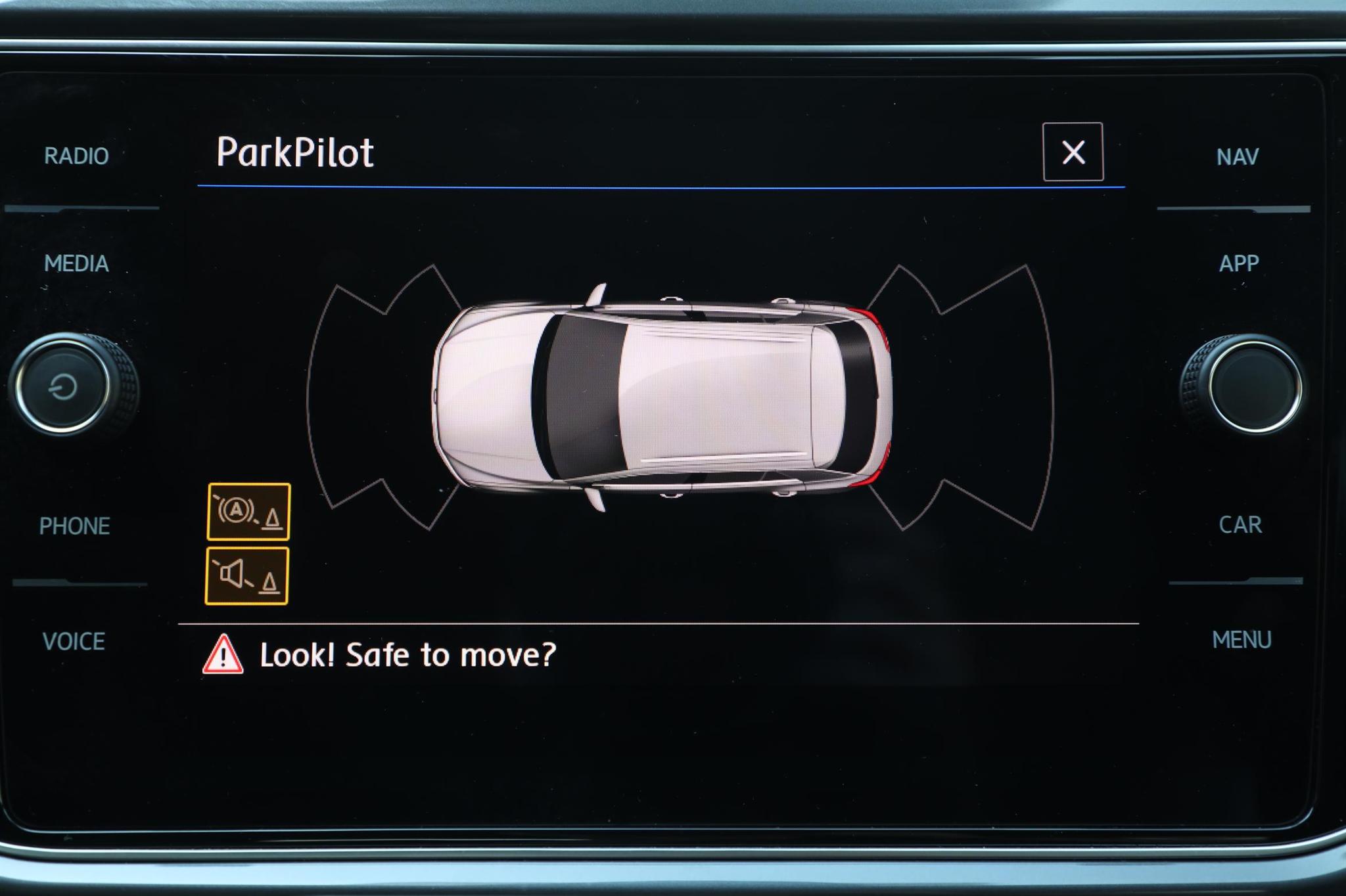This screenshot has height=896, width=1346.
Task: Open the RADIO screen
Action: coord(77,156)
